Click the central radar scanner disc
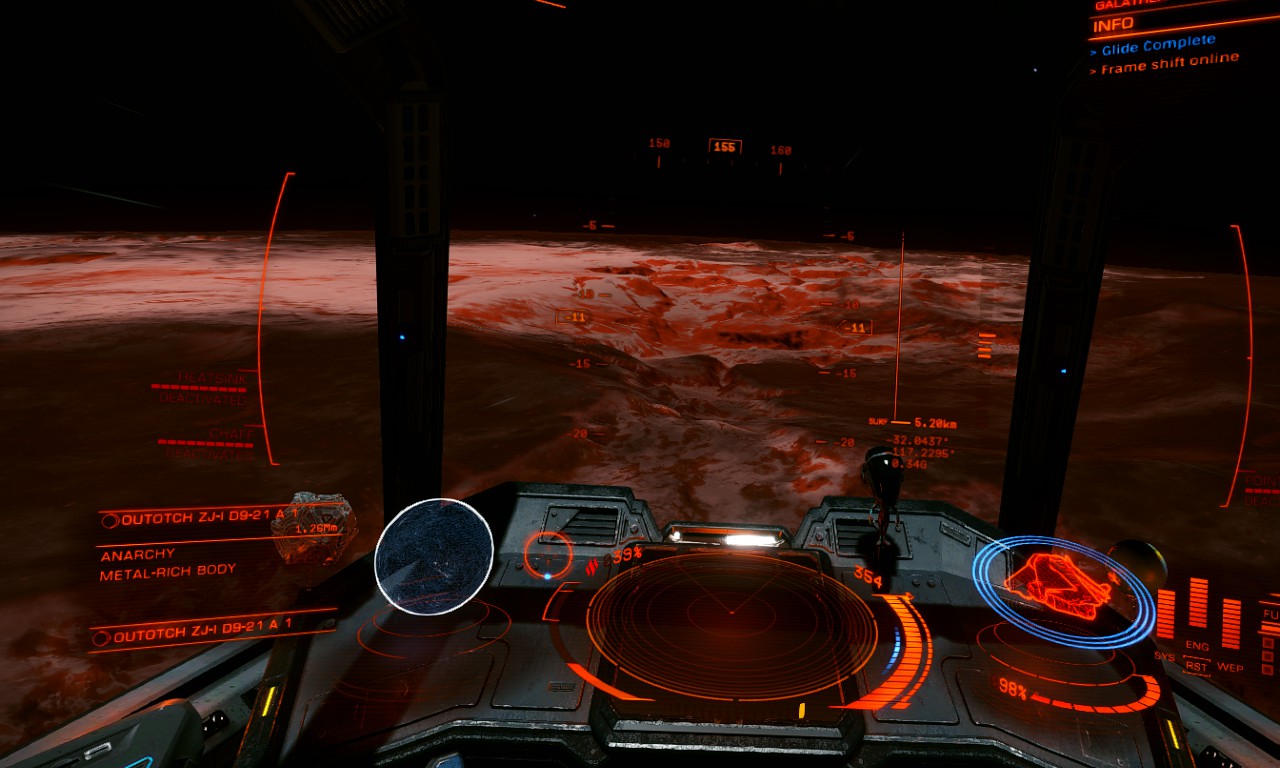Image resolution: width=1280 pixels, height=768 pixels. (731, 625)
